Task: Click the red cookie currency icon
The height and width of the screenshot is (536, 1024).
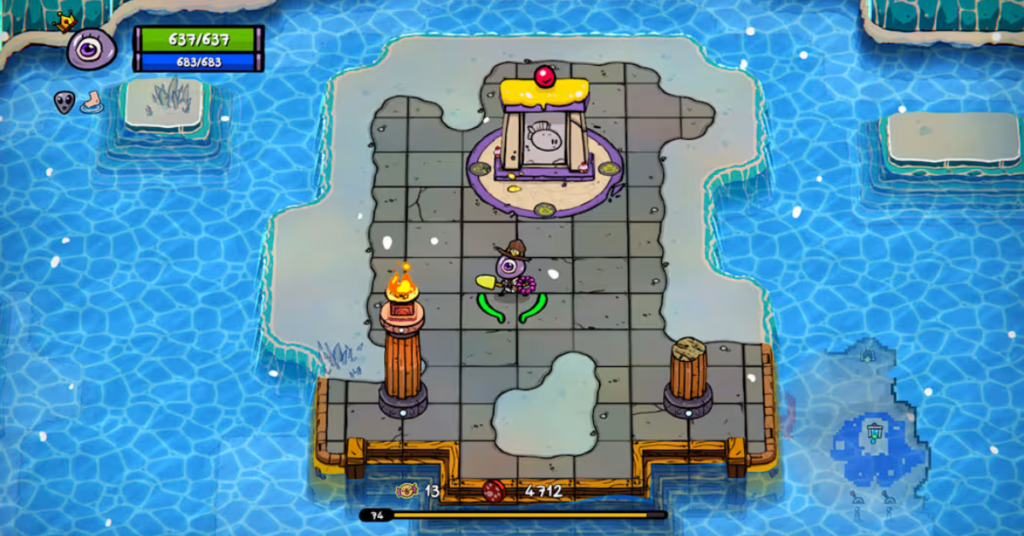Action: click(493, 490)
